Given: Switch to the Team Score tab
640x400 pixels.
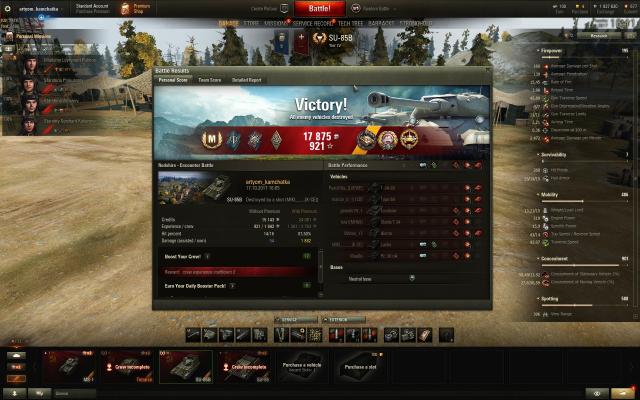Looking at the screenshot, I should [x=210, y=79].
